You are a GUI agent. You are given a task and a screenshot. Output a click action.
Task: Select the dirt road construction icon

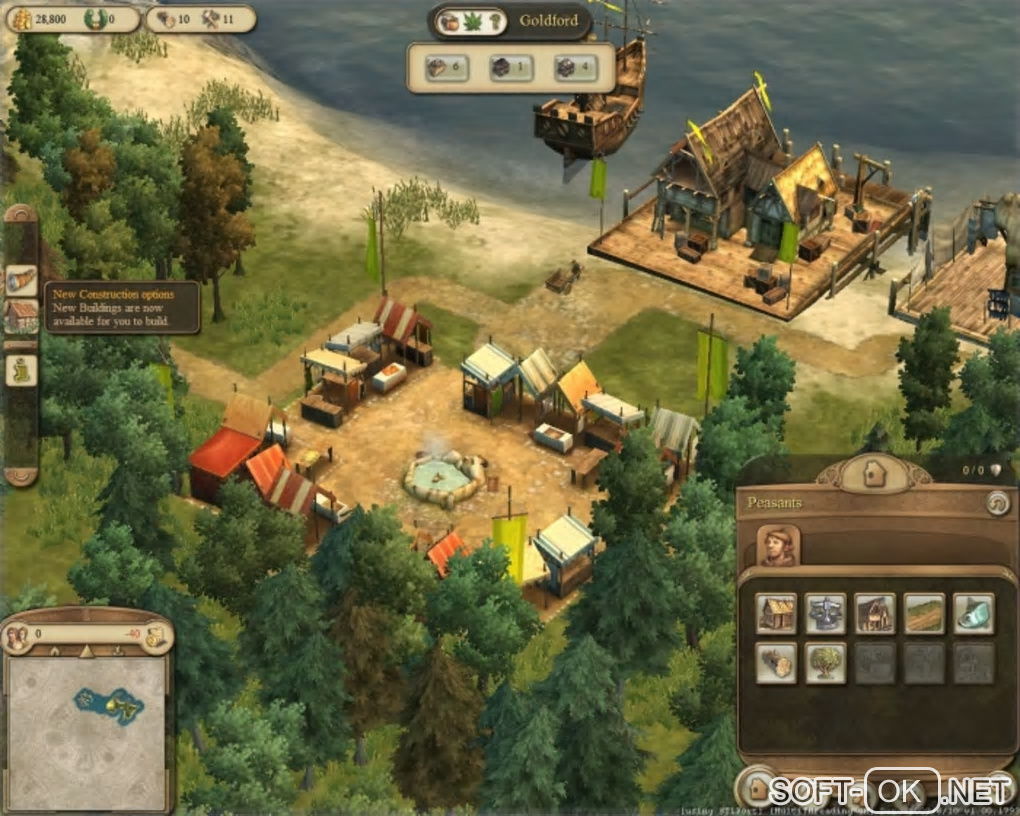coord(924,613)
